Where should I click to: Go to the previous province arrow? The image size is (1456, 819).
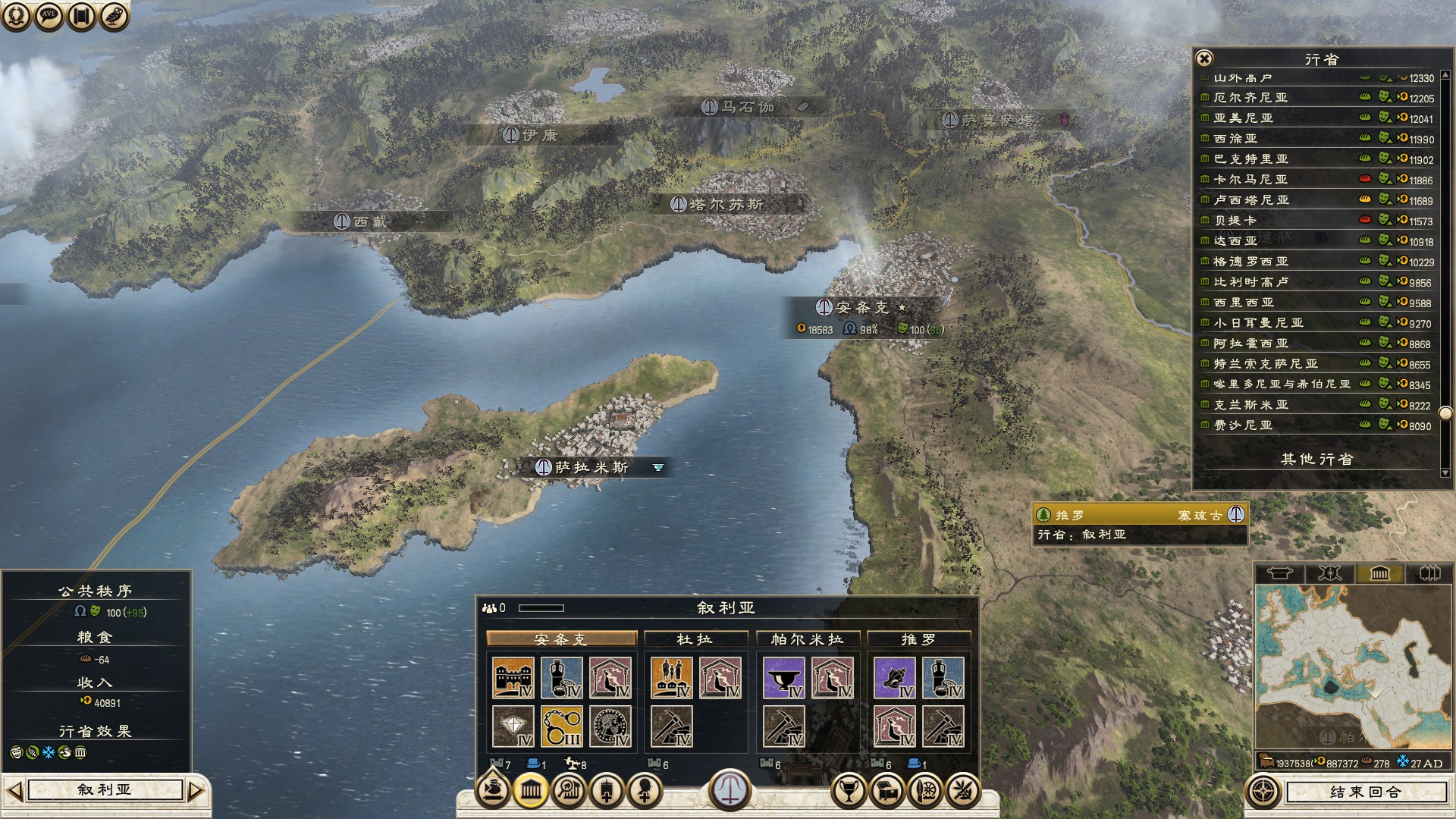(14, 791)
